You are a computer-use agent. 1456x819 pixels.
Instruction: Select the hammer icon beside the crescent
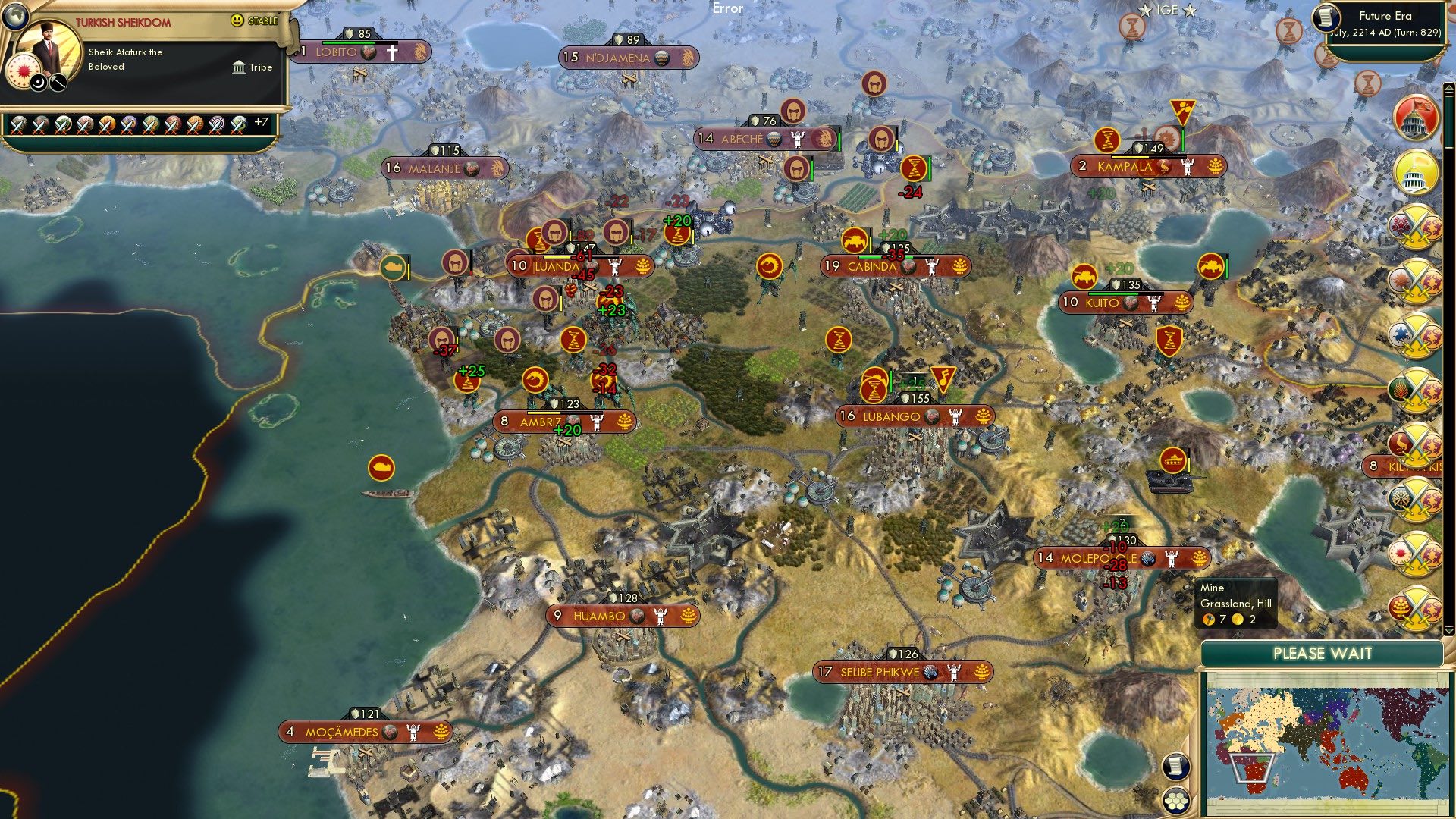click(57, 82)
